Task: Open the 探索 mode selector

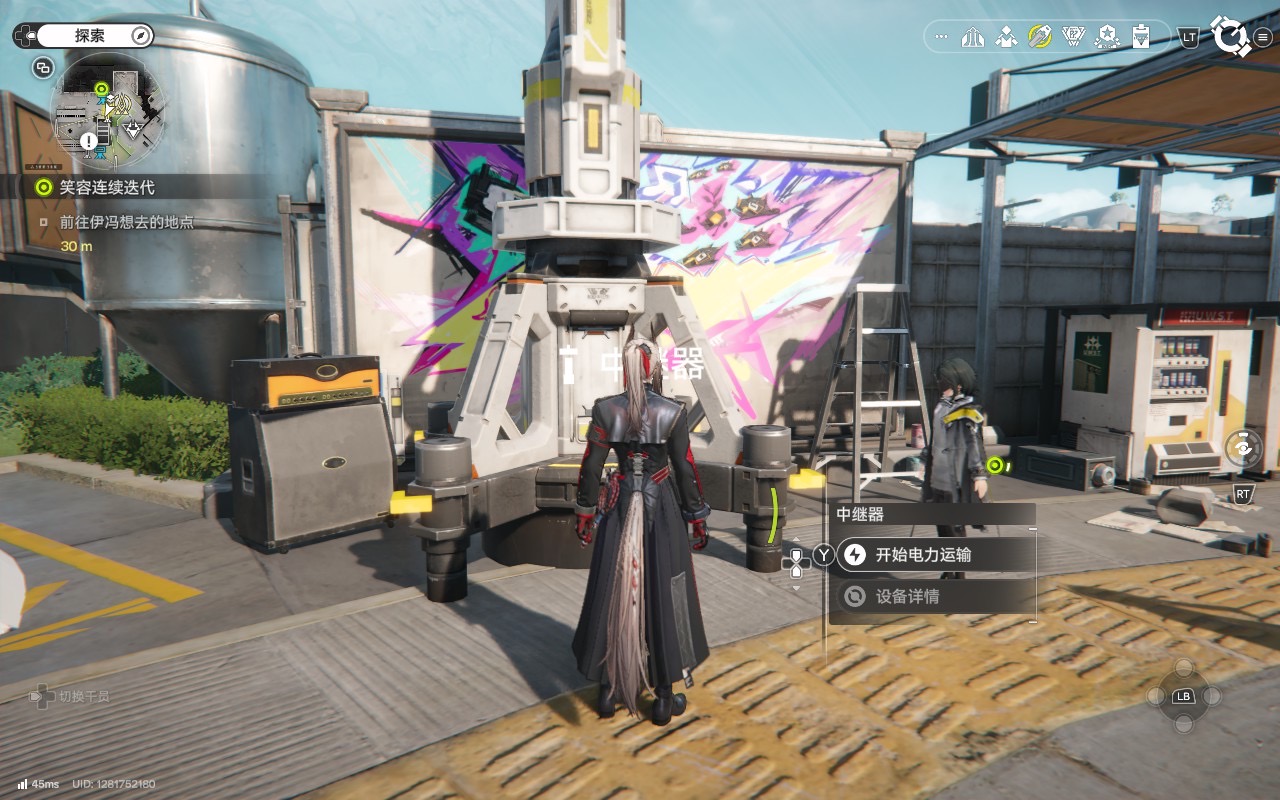Action: click(x=89, y=36)
